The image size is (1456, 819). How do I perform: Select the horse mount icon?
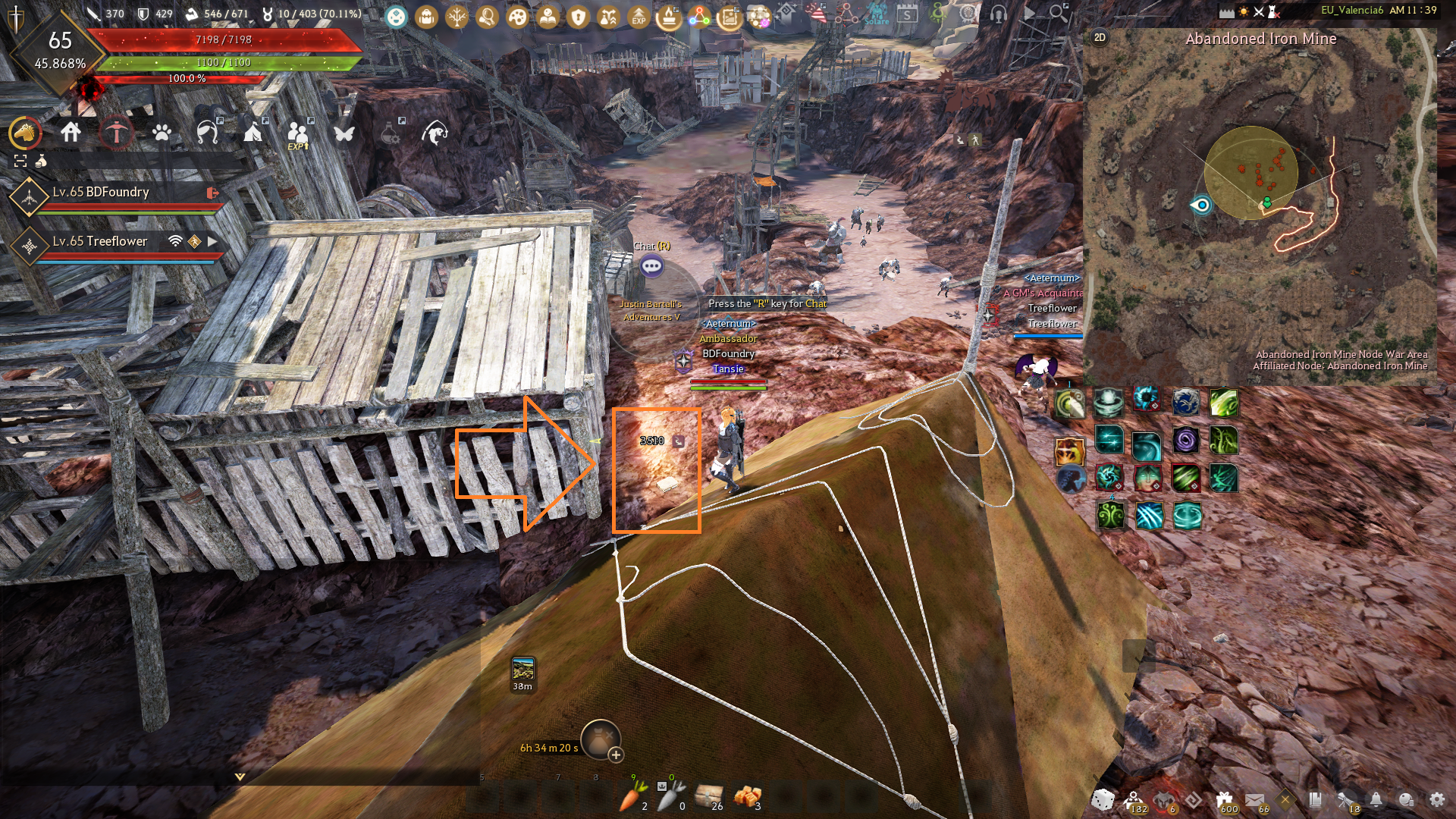click(x=25, y=133)
